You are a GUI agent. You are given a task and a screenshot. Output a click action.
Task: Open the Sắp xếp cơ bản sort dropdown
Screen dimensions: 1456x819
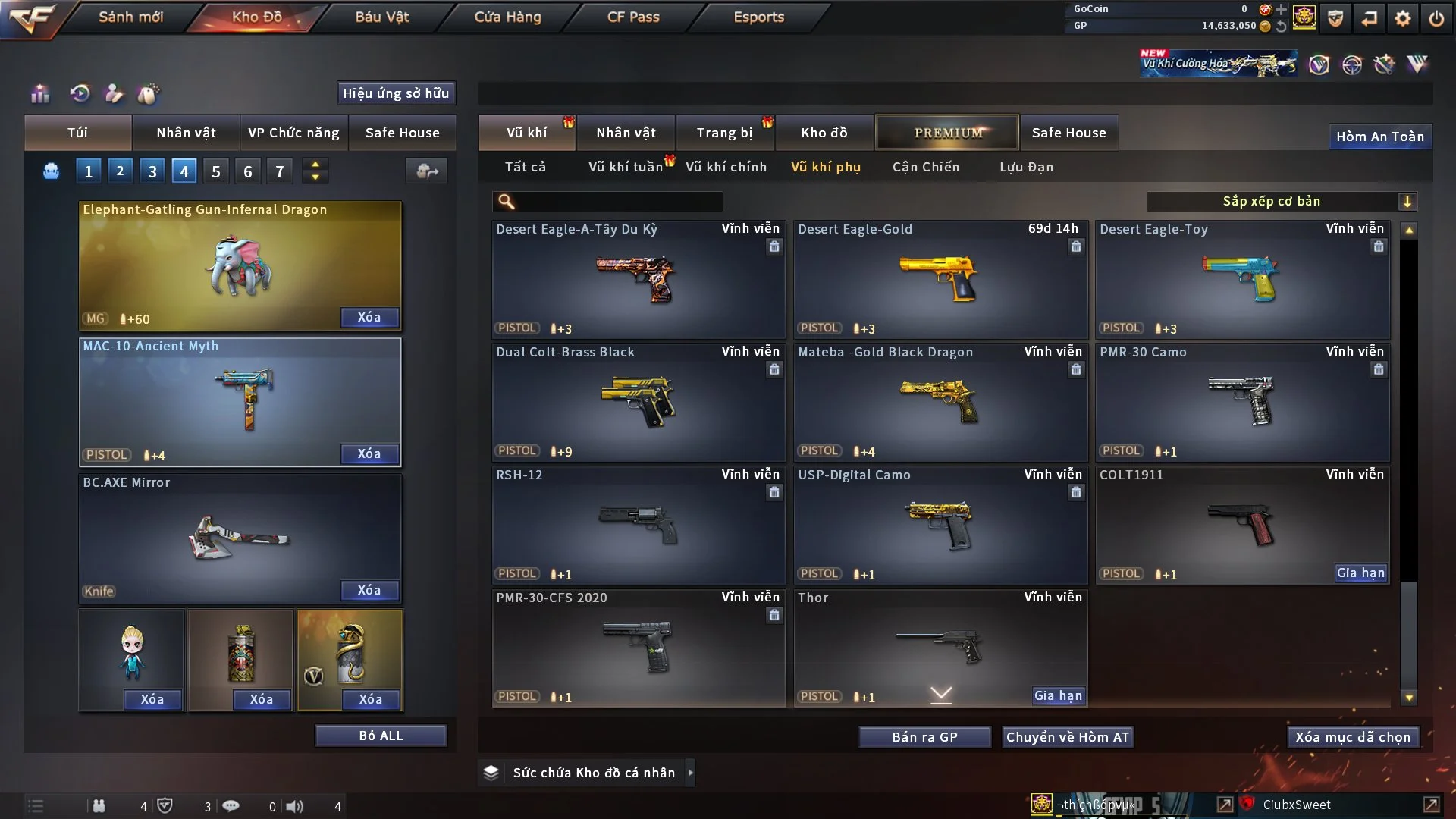[x=1281, y=201]
